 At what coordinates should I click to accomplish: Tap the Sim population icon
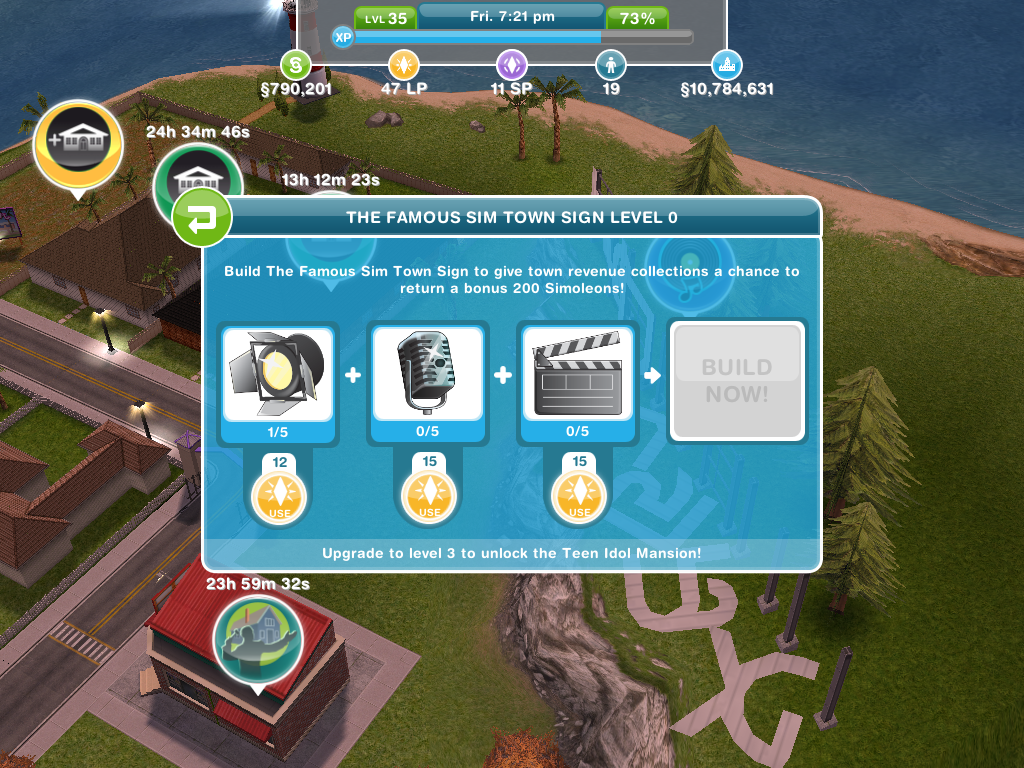(610, 66)
